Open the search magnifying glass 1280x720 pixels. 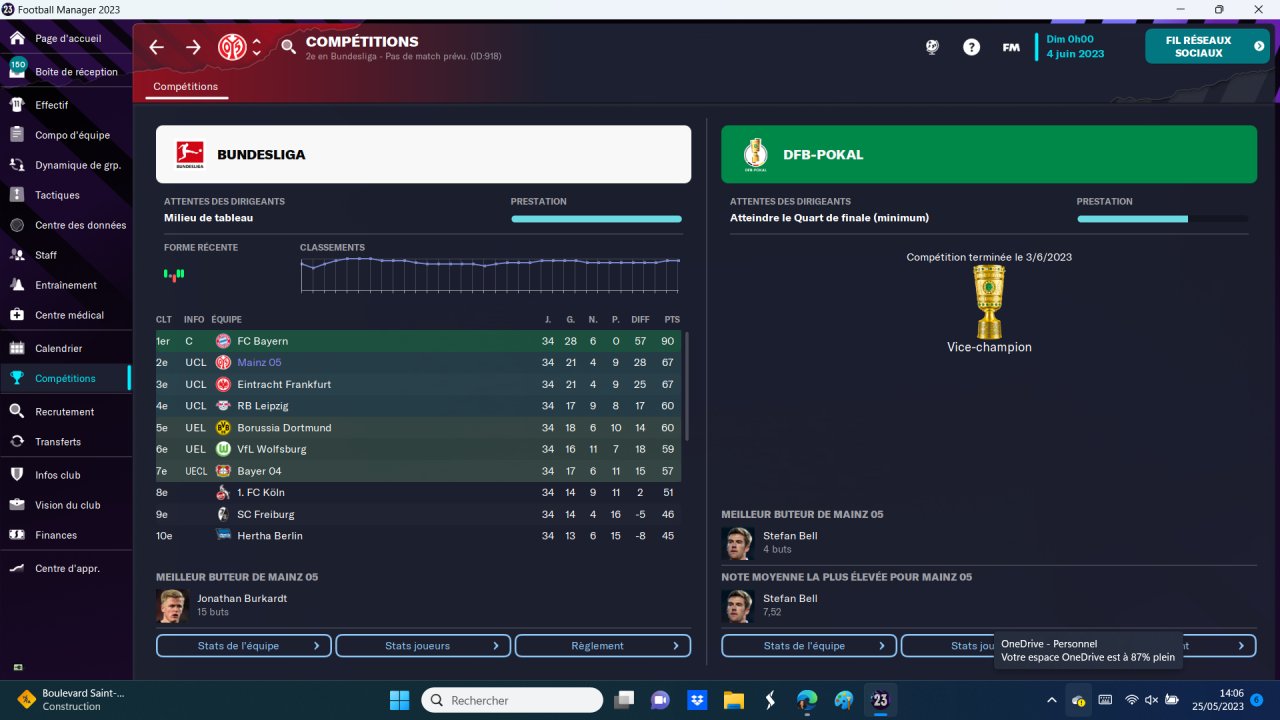coord(289,47)
